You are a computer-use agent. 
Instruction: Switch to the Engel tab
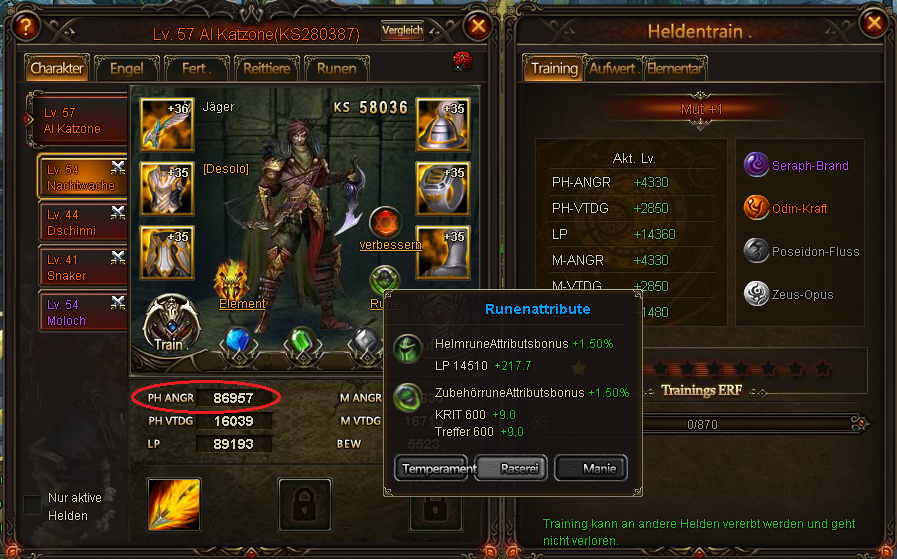128,68
